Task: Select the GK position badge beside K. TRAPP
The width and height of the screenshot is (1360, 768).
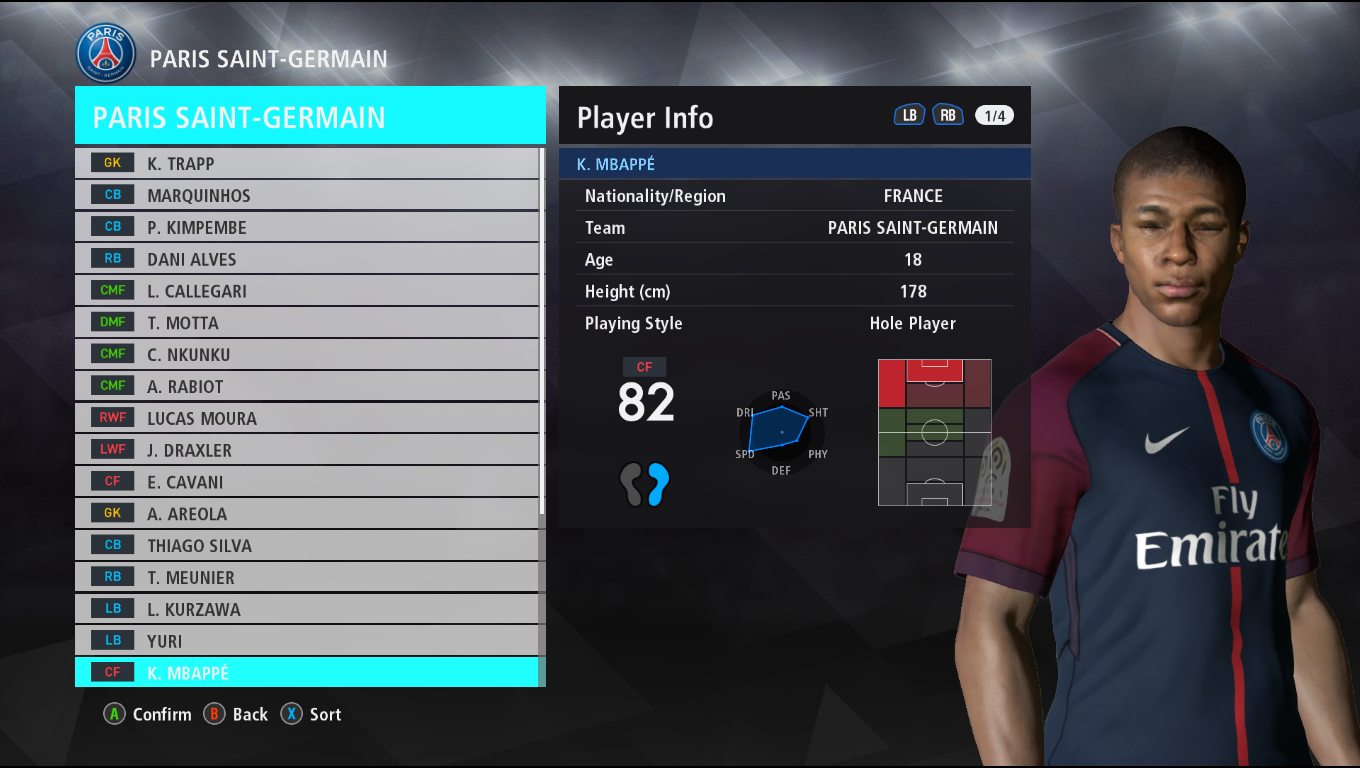Action: pos(112,162)
